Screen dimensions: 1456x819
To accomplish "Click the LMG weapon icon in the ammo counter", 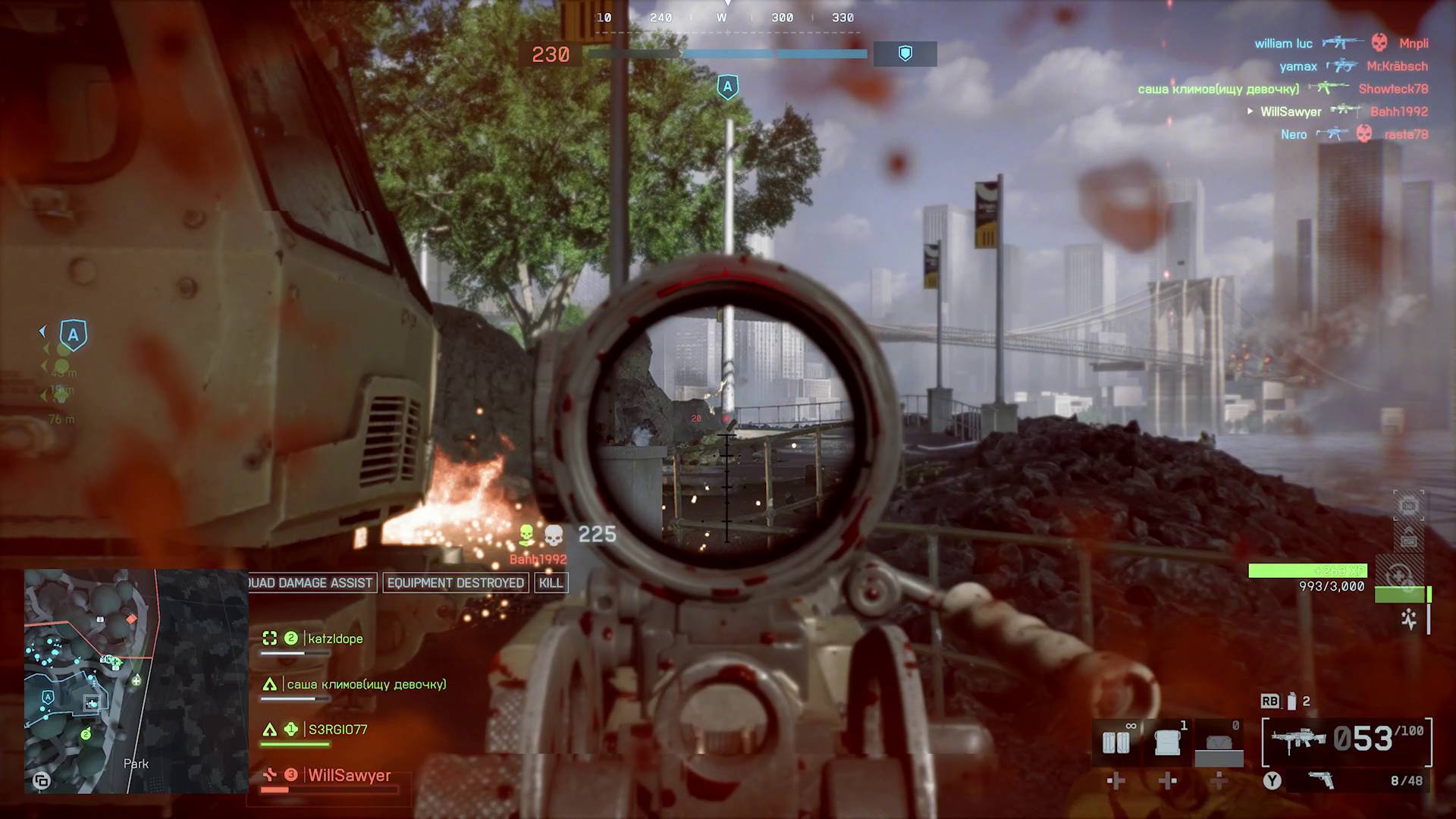I will (x=1298, y=739).
